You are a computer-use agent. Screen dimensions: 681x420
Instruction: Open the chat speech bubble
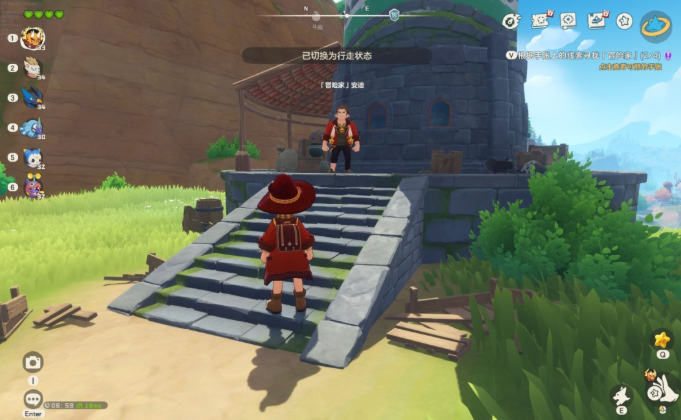tap(33, 398)
